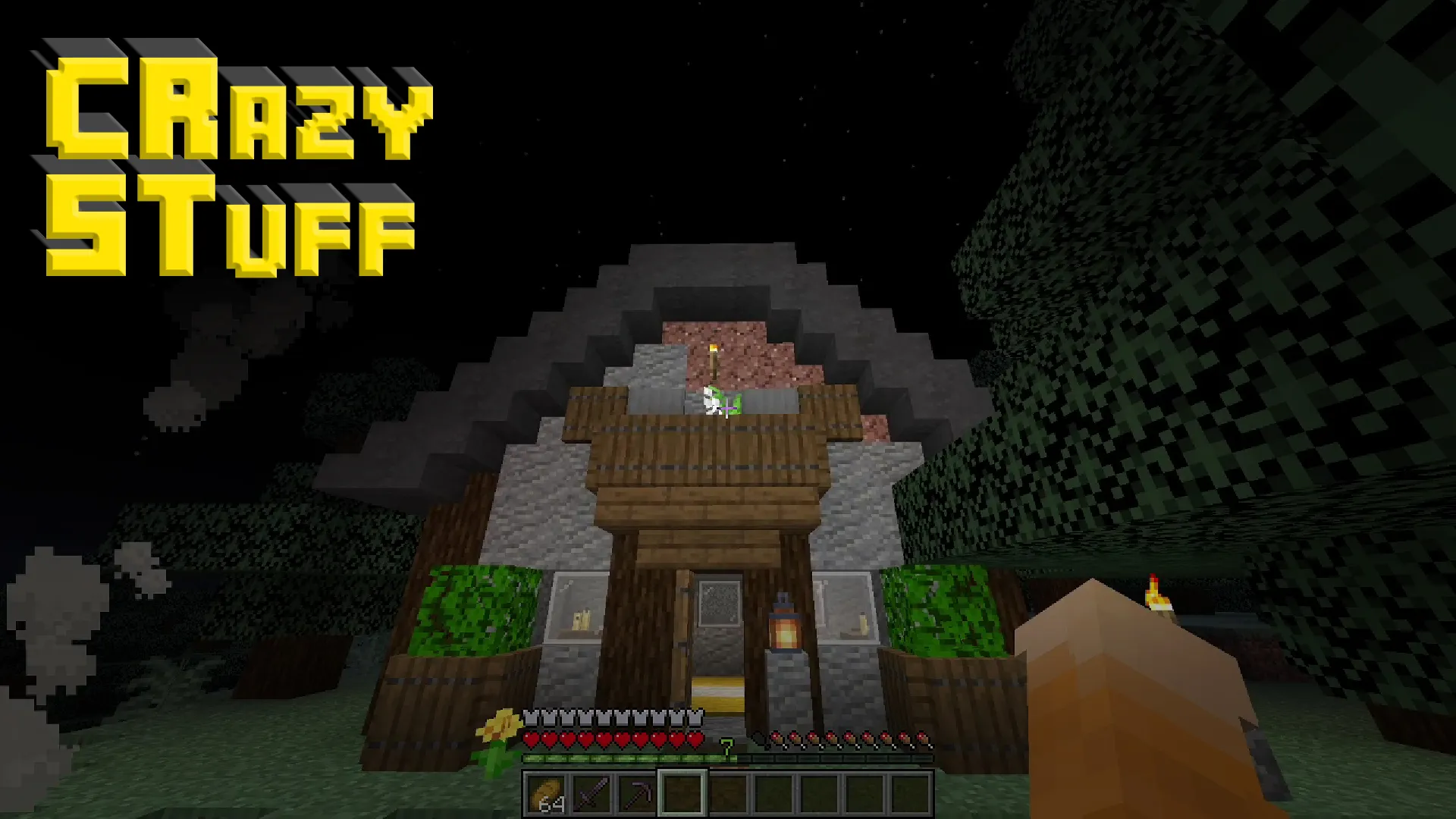Click a chestplate icon in the armor bar

531,717
